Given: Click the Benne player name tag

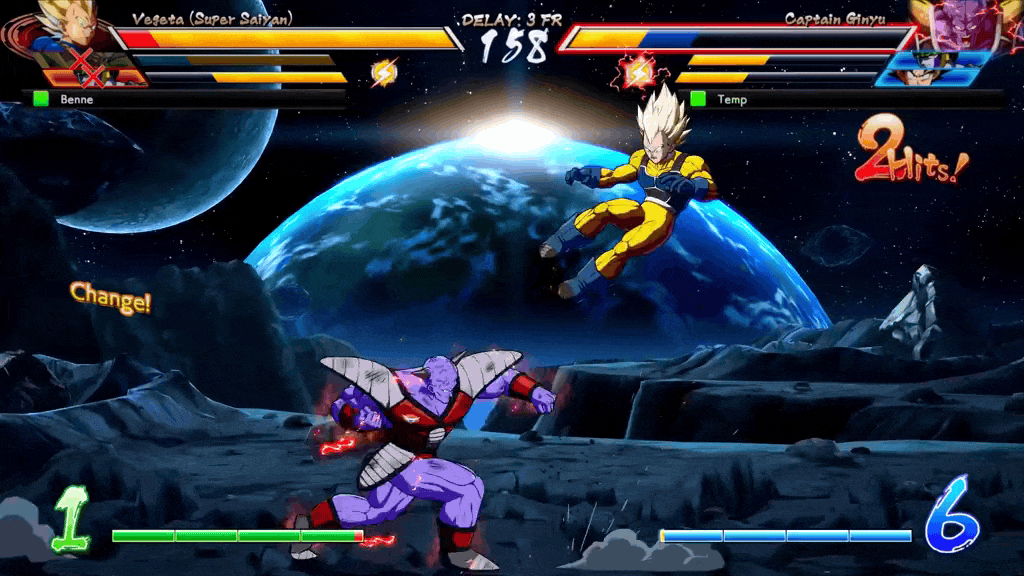Looking at the screenshot, I should point(68,99).
